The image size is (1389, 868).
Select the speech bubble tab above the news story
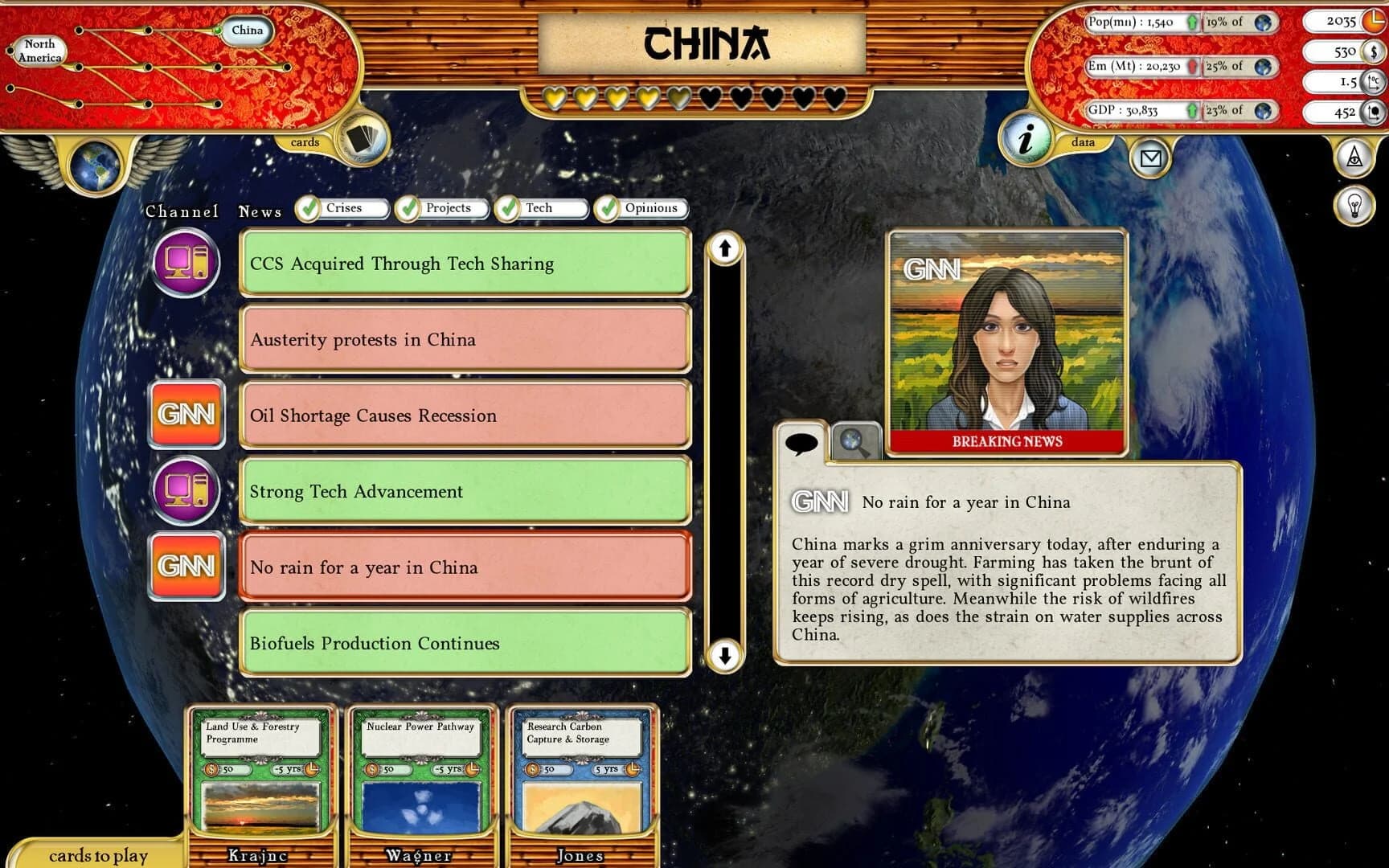click(803, 442)
